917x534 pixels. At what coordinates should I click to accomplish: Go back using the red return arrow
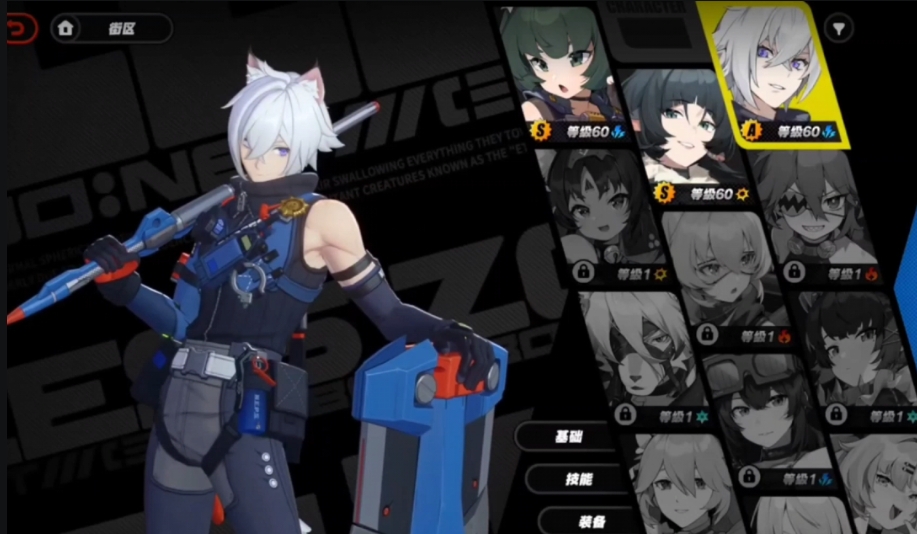click(x=20, y=29)
